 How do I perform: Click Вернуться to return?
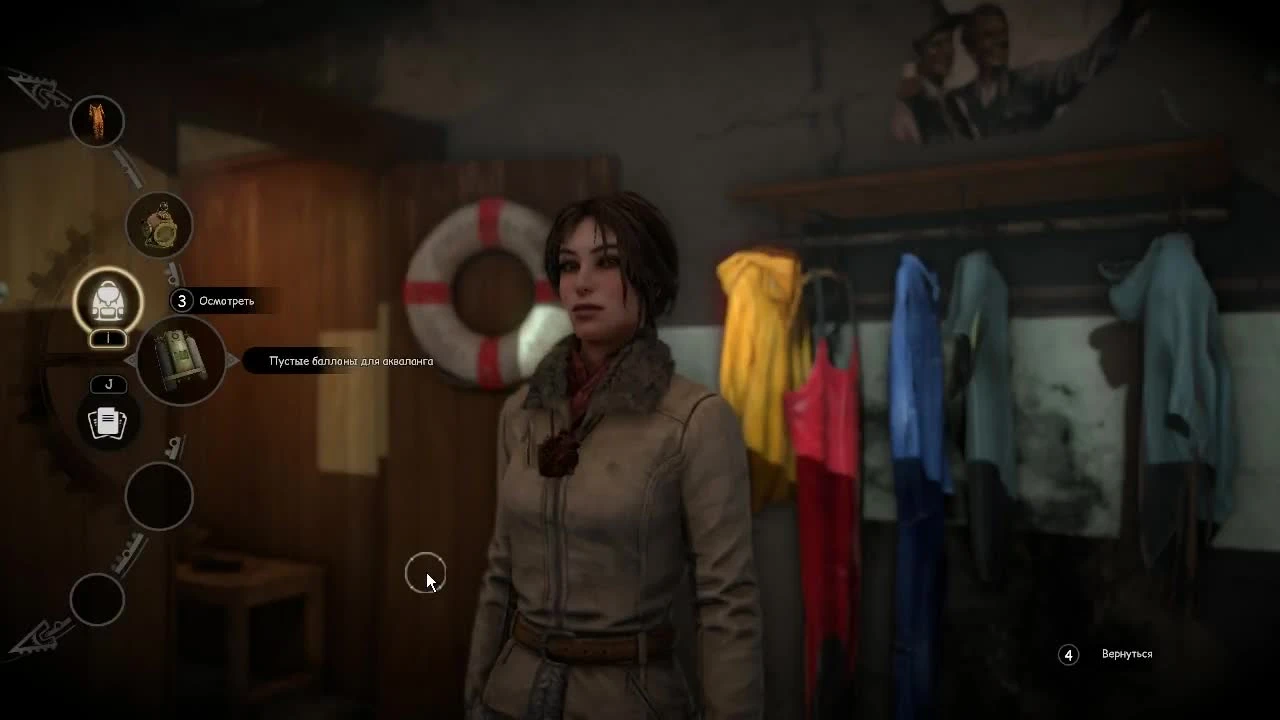[x=1127, y=654]
